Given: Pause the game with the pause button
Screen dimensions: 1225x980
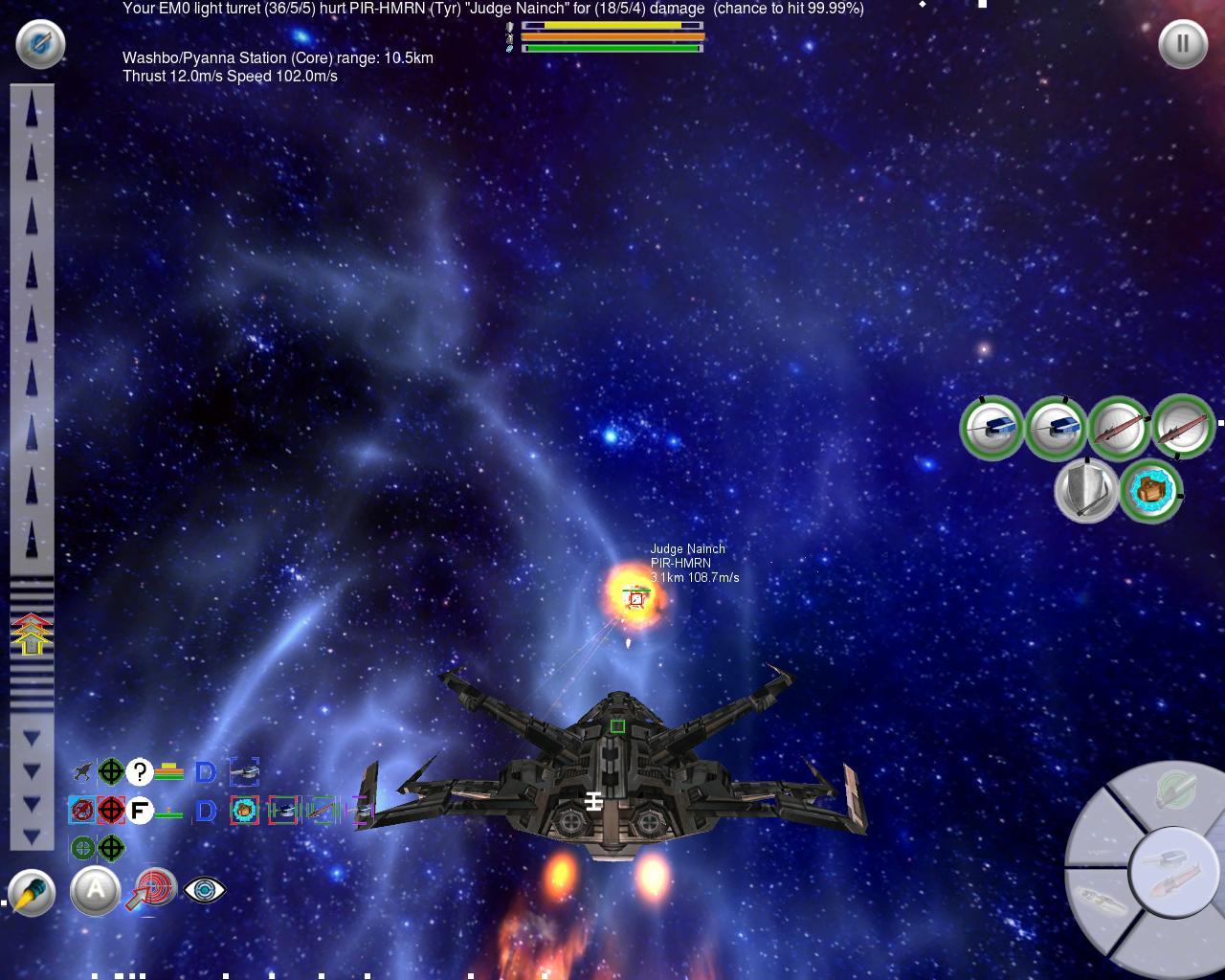Looking at the screenshot, I should pyautogui.click(x=1183, y=44).
